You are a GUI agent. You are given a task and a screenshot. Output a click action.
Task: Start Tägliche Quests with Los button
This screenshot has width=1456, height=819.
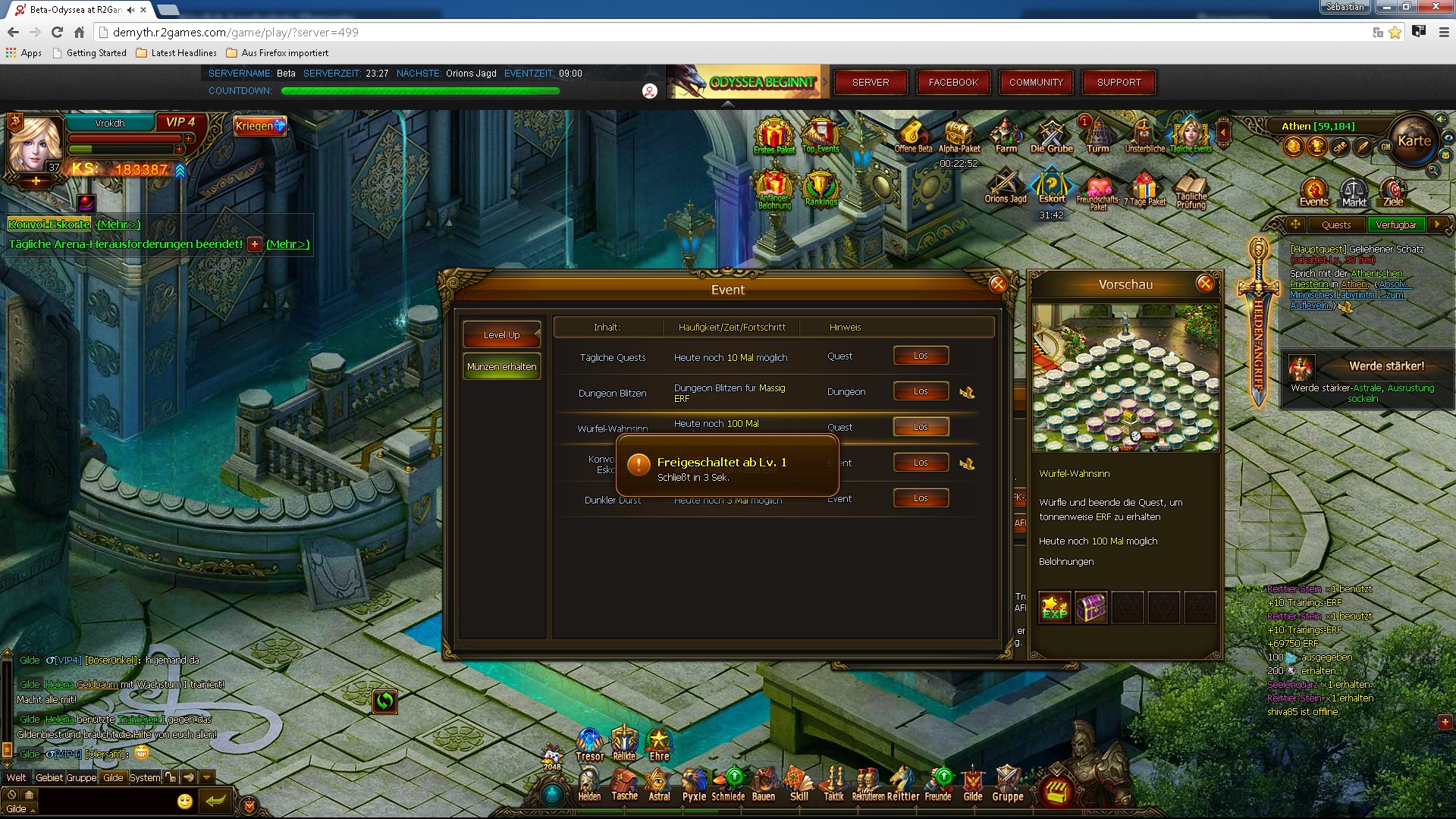pyautogui.click(x=921, y=356)
